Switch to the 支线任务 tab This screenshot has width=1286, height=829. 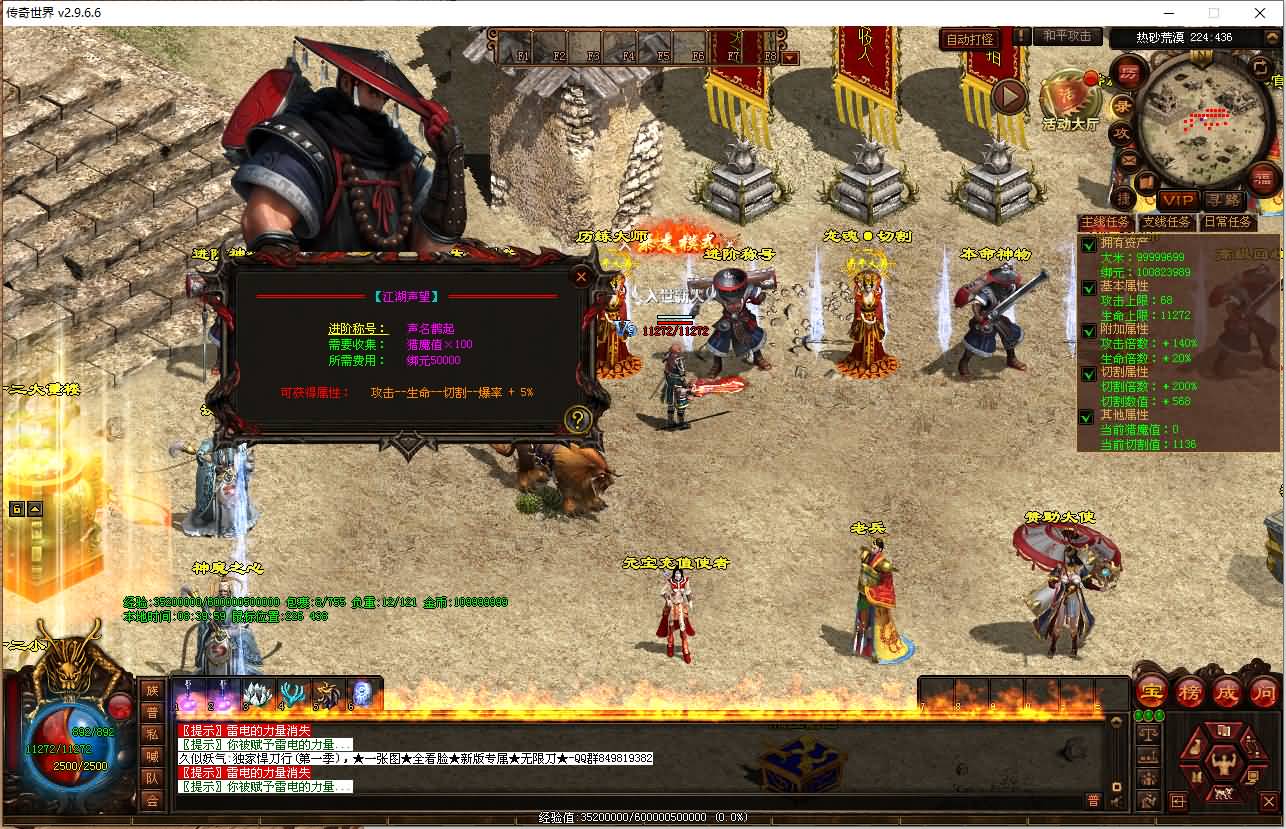pyautogui.click(x=1167, y=222)
